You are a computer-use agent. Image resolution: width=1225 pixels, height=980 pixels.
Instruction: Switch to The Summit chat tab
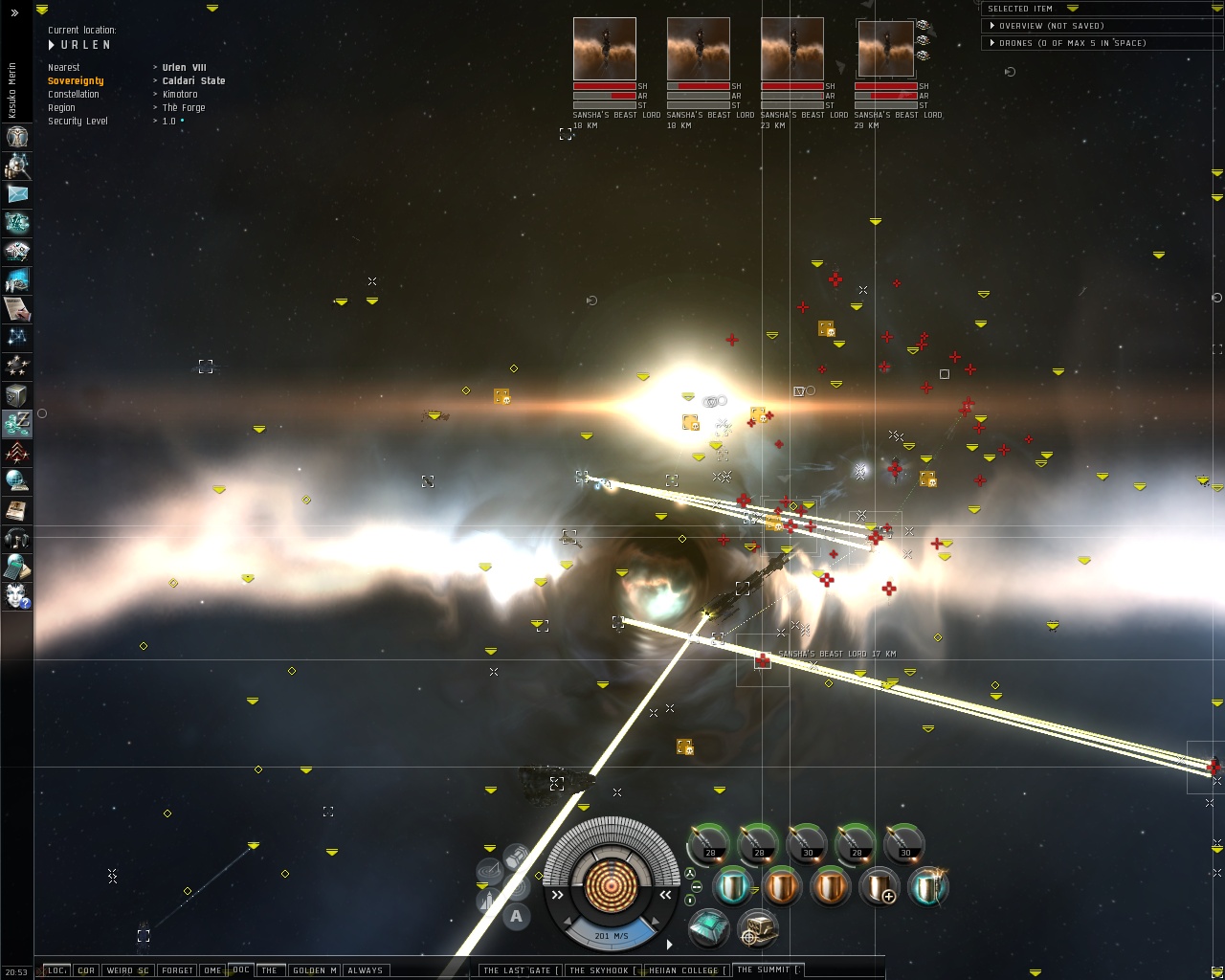[x=768, y=969]
